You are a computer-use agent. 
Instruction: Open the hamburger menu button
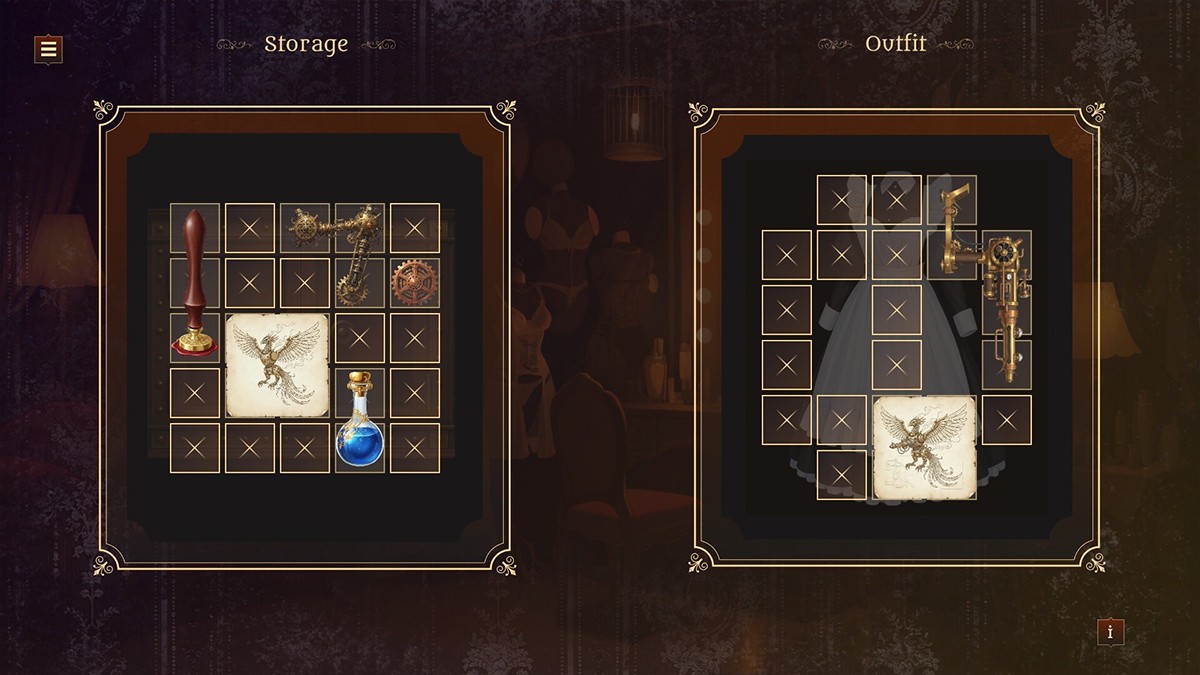click(48, 49)
